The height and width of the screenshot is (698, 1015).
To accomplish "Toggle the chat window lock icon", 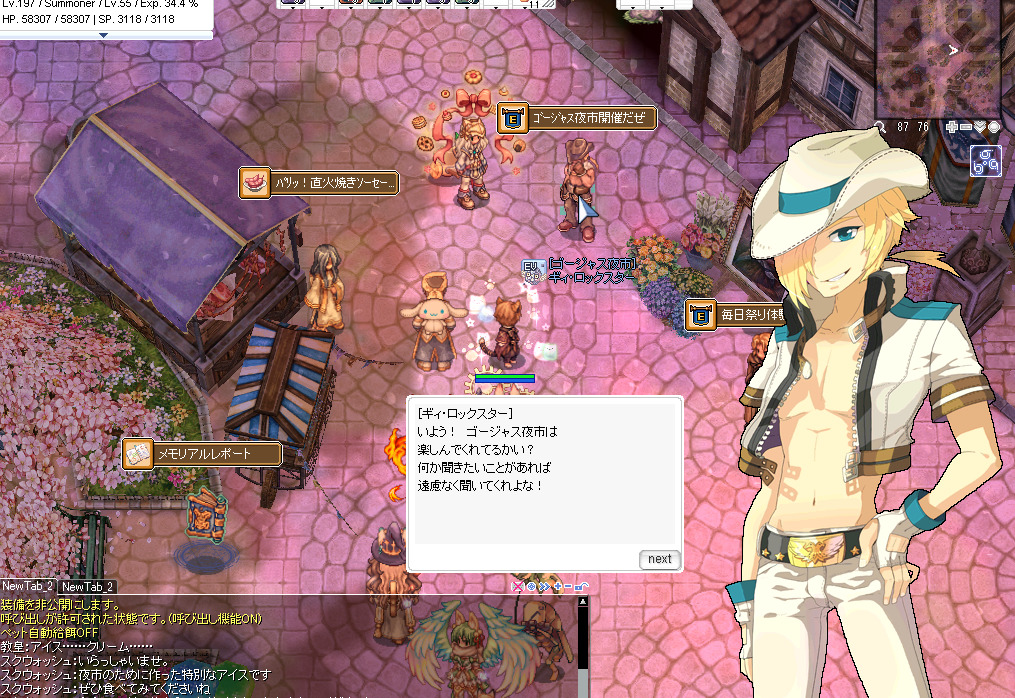I will coord(582,587).
